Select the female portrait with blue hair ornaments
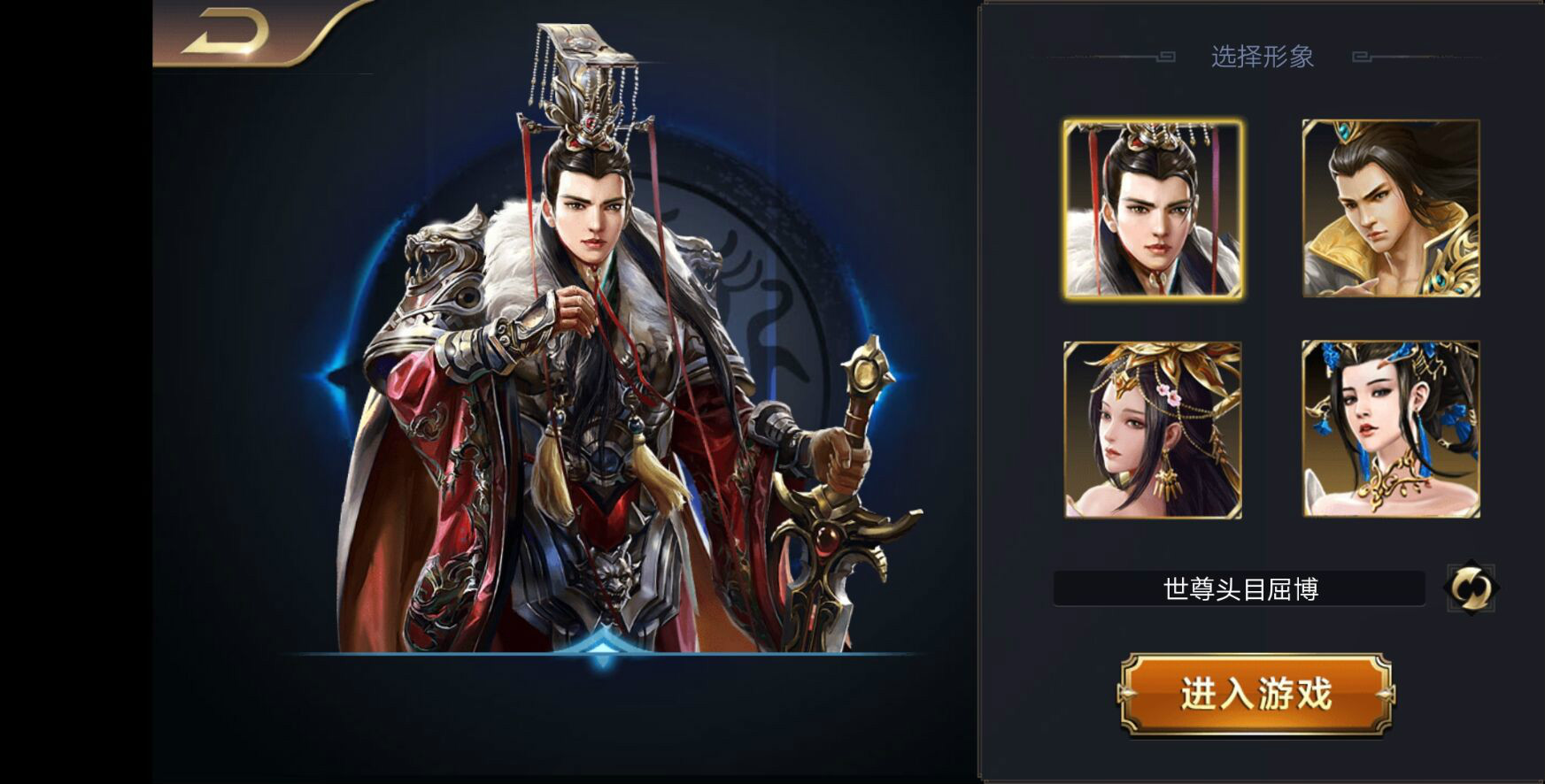1545x784 pixels. tap(1390, 430)
